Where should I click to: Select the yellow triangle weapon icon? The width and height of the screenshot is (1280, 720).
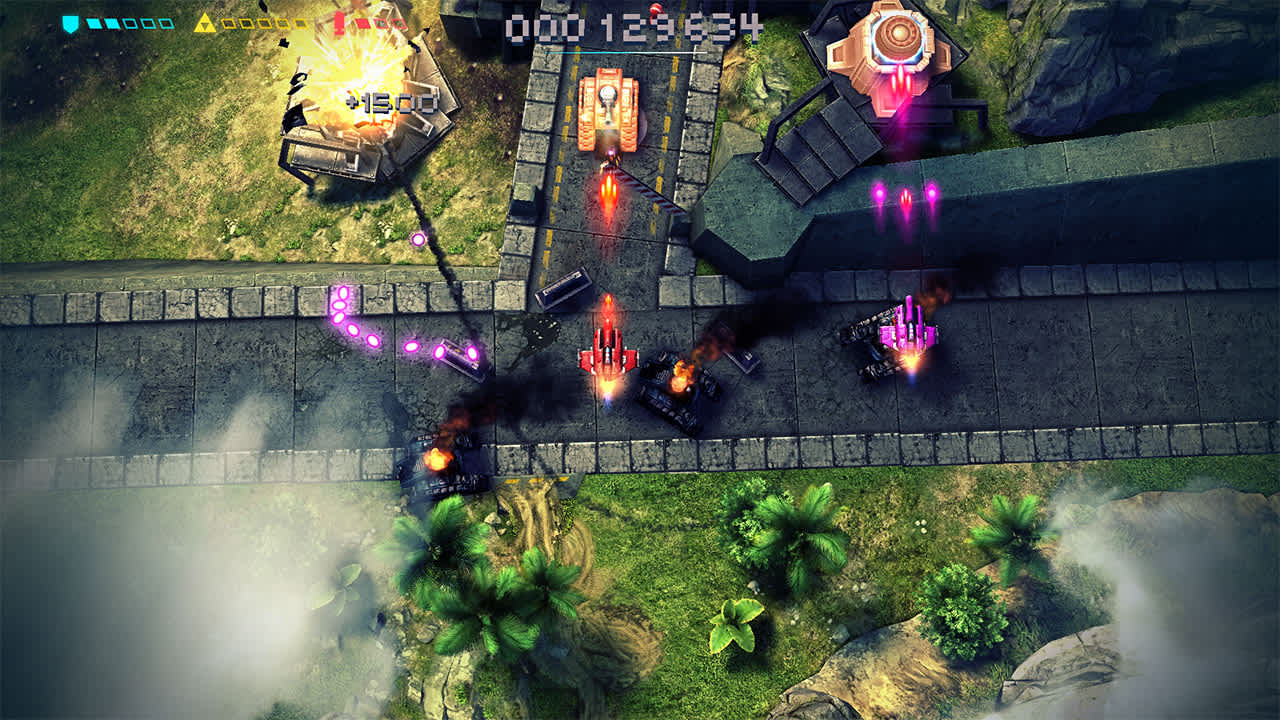(205, 22)
